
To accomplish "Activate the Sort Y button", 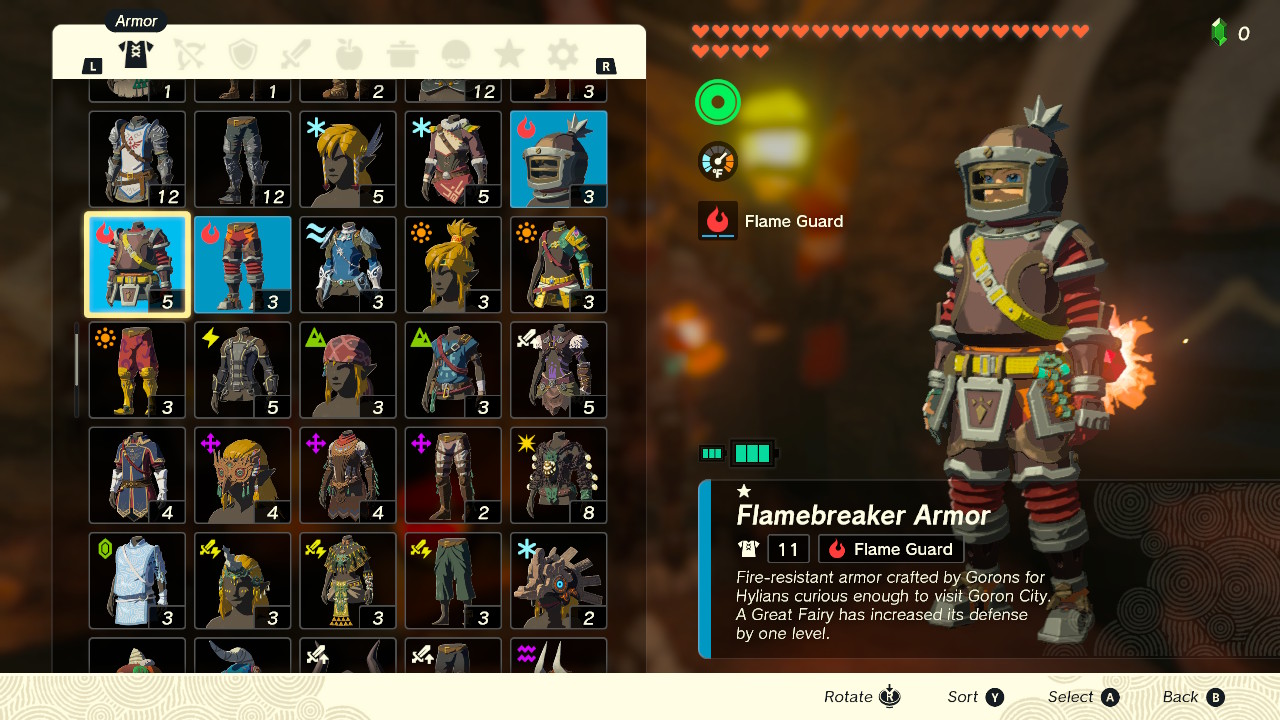I will 975,697.
